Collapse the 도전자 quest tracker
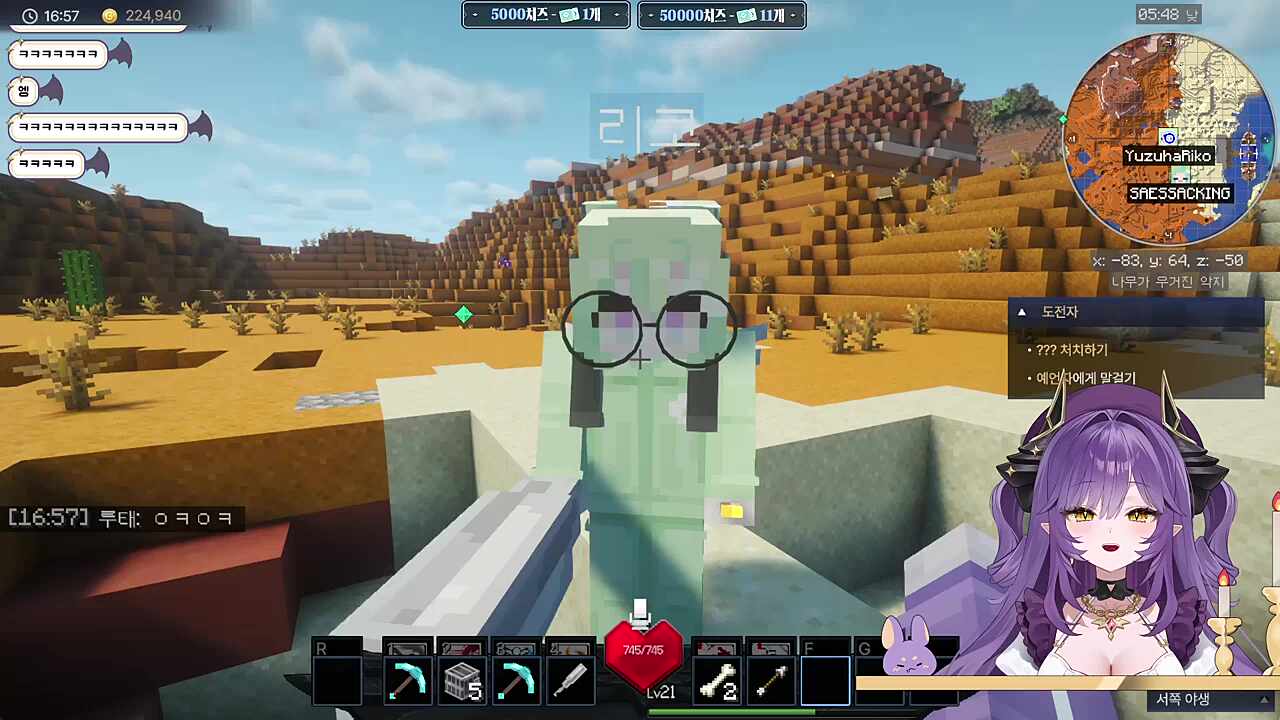 1022,312
